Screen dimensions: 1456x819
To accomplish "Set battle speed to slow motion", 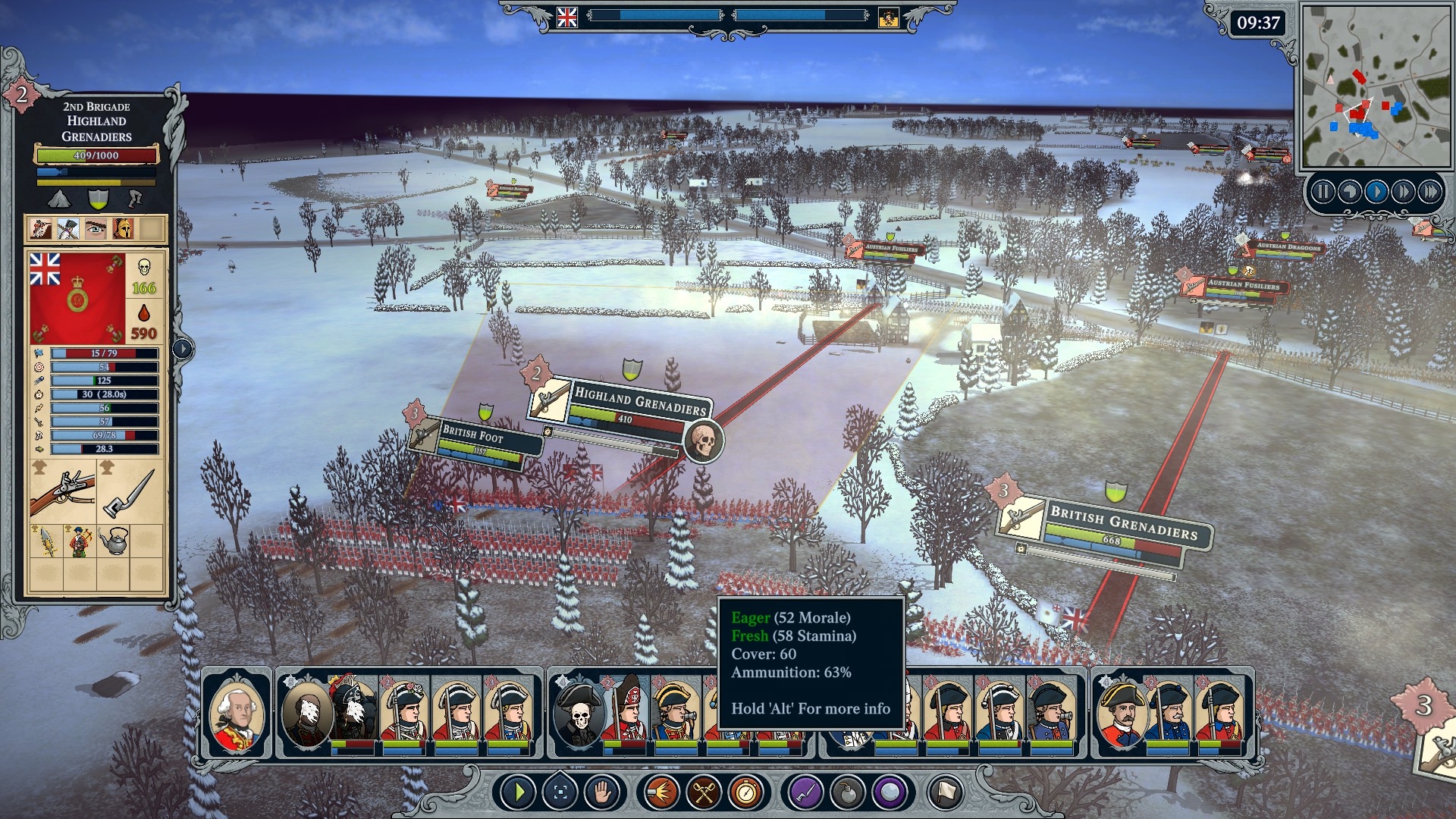I will pyautogui.click(x=1350, y=192).
